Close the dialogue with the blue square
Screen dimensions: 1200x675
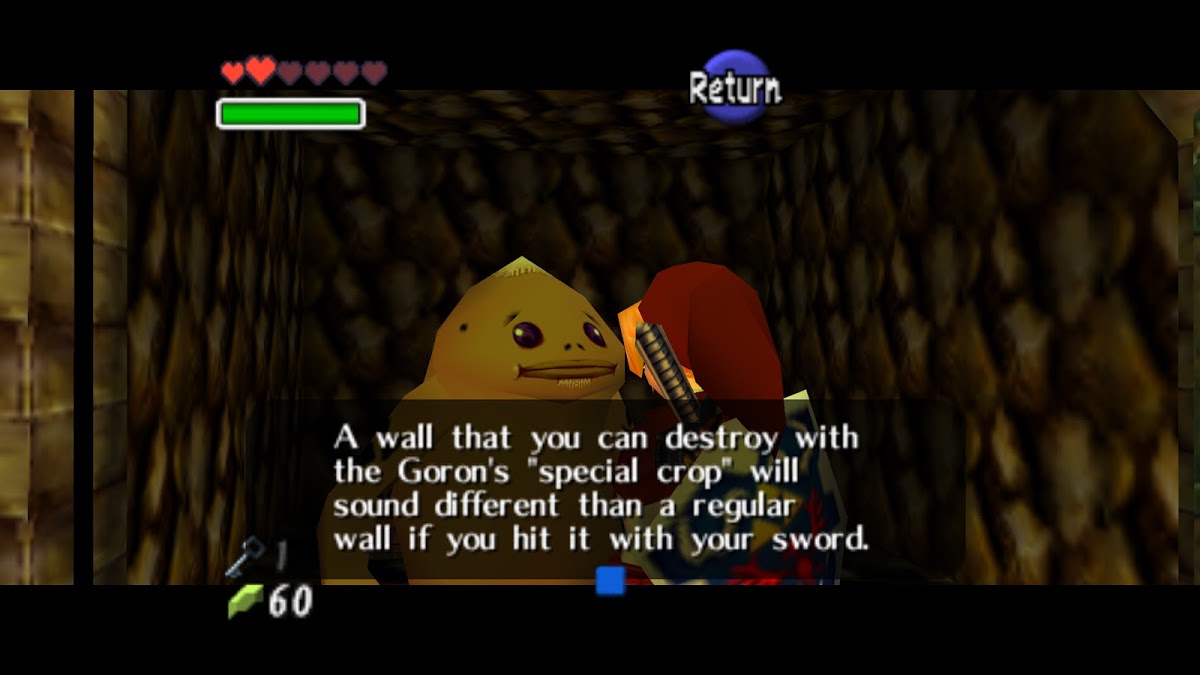pos(610,581)
